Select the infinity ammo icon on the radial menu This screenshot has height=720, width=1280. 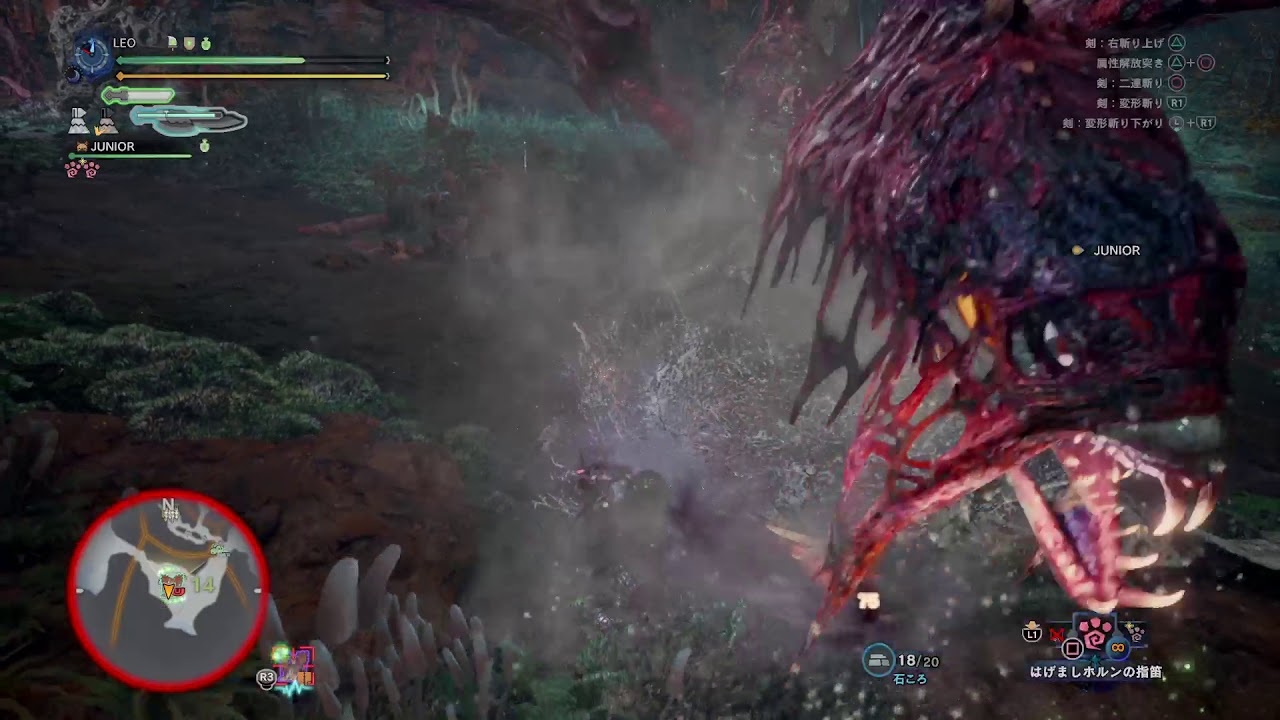click(x=1117, y=648)
